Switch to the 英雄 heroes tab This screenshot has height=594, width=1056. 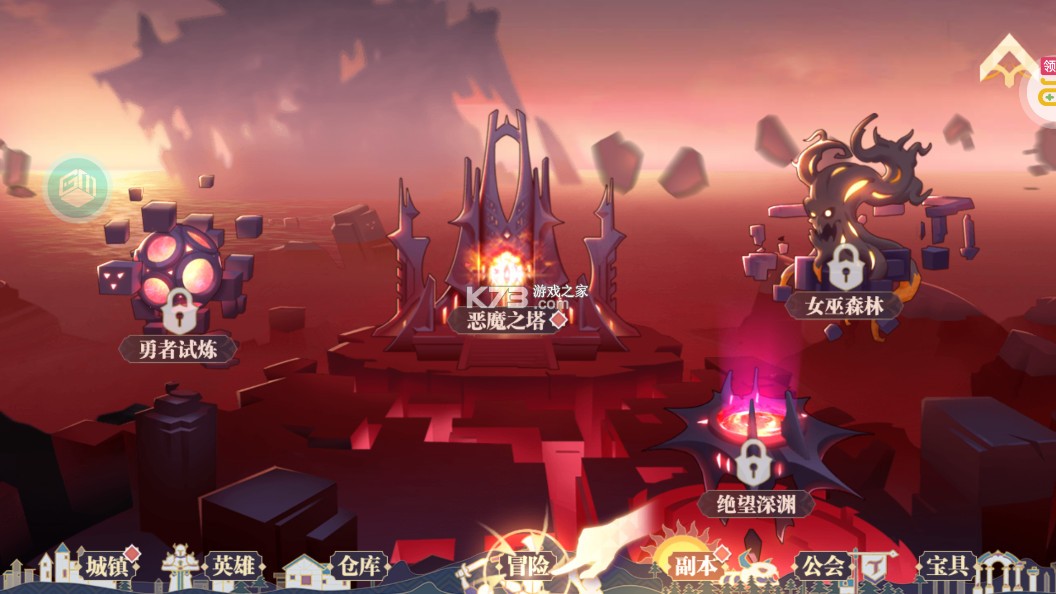[232, 565]
